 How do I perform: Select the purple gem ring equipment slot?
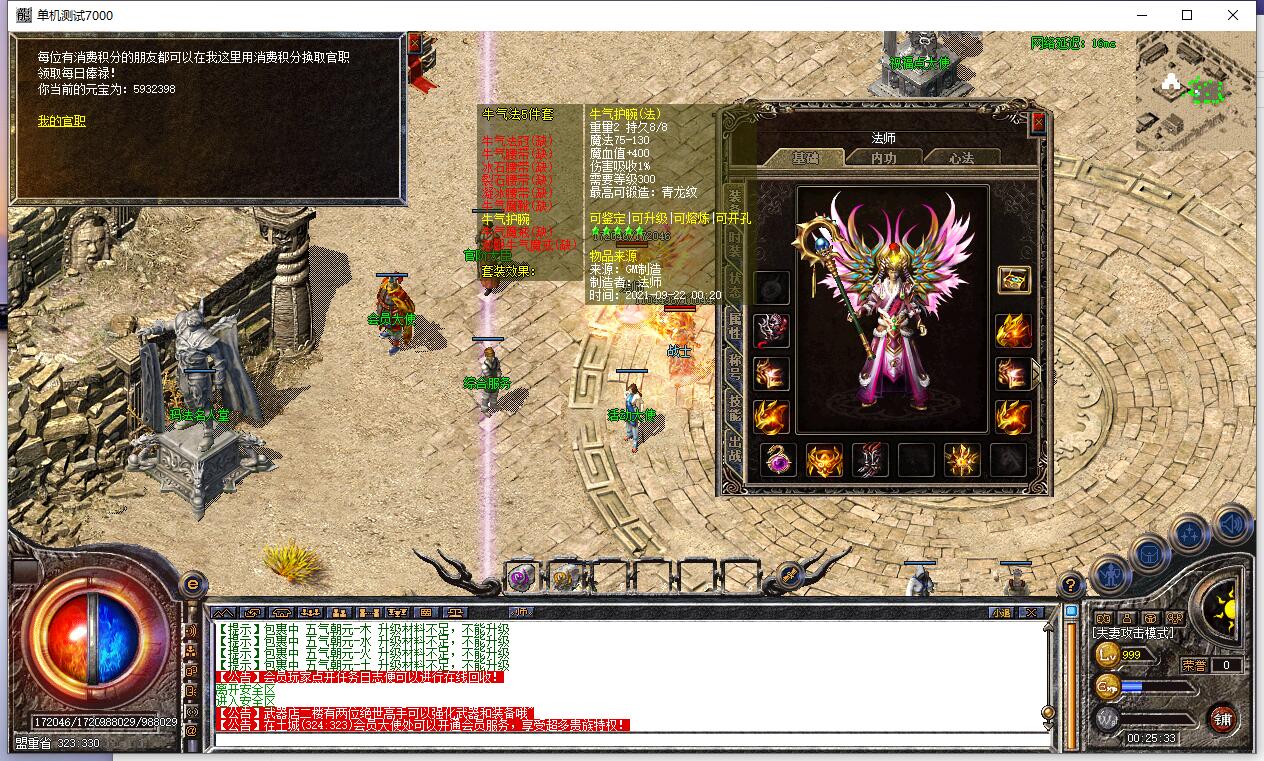[778, 461]
